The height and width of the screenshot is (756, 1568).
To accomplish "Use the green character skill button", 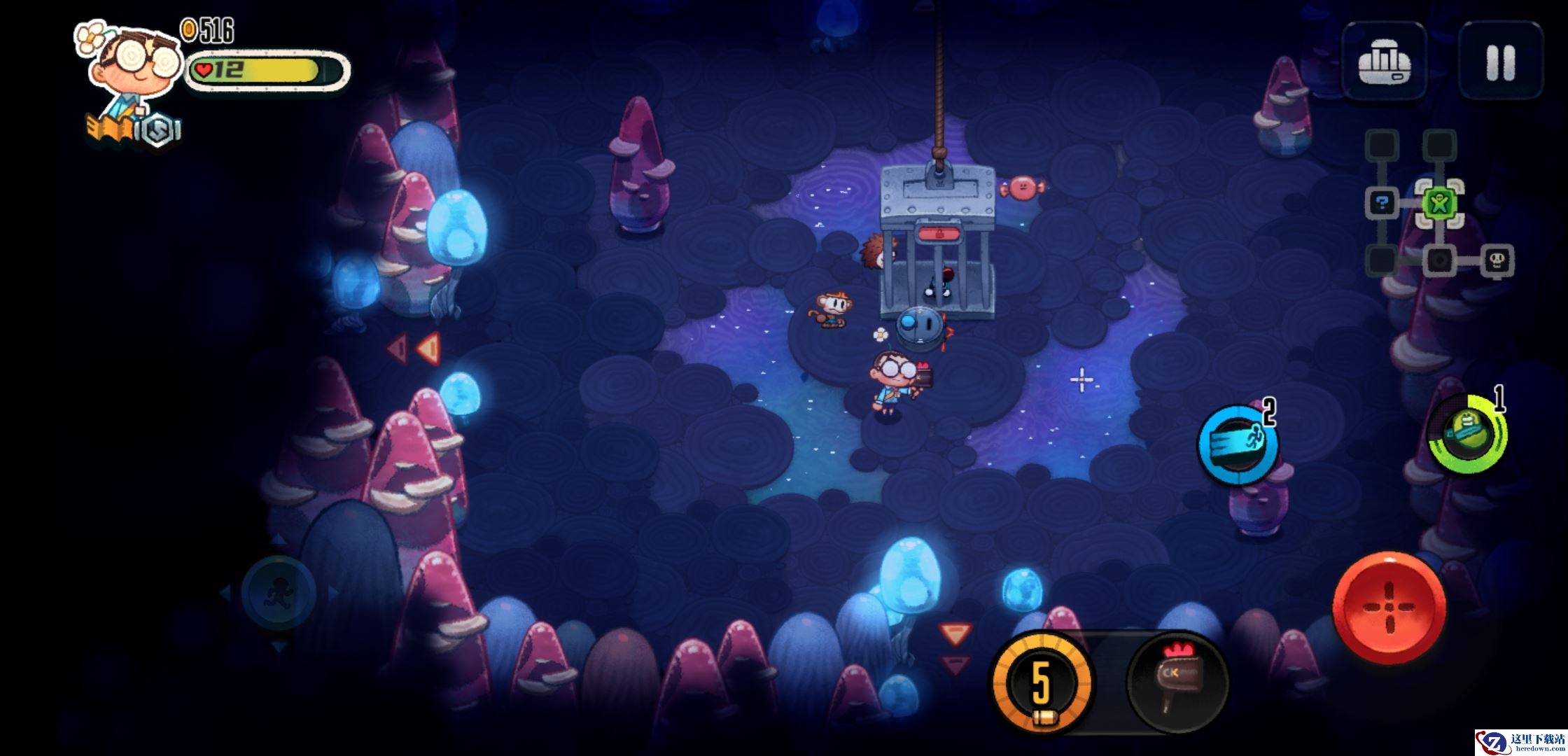I will (x=1466, y=434).
